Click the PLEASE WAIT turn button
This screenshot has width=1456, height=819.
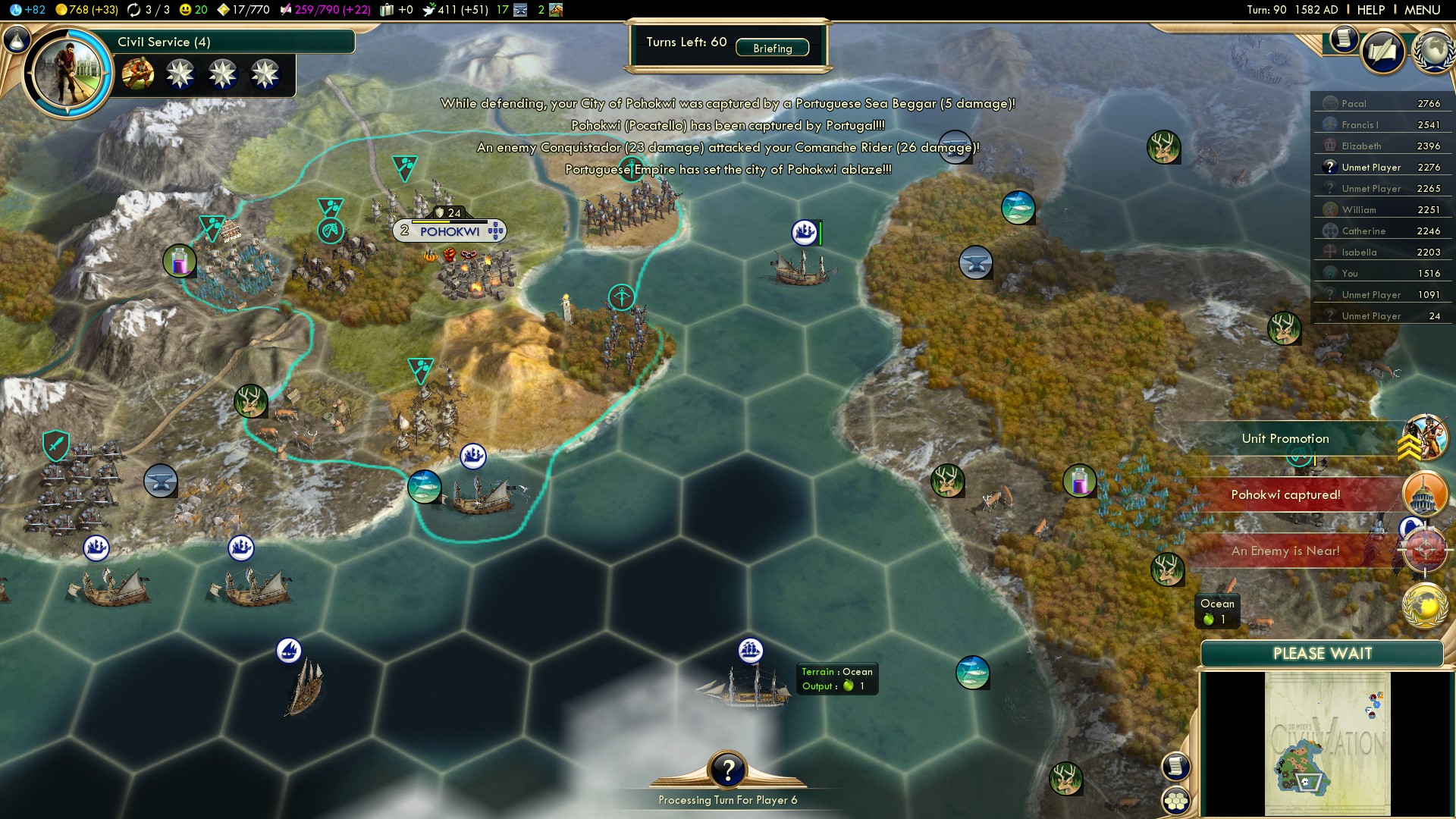click(1322, 654)
